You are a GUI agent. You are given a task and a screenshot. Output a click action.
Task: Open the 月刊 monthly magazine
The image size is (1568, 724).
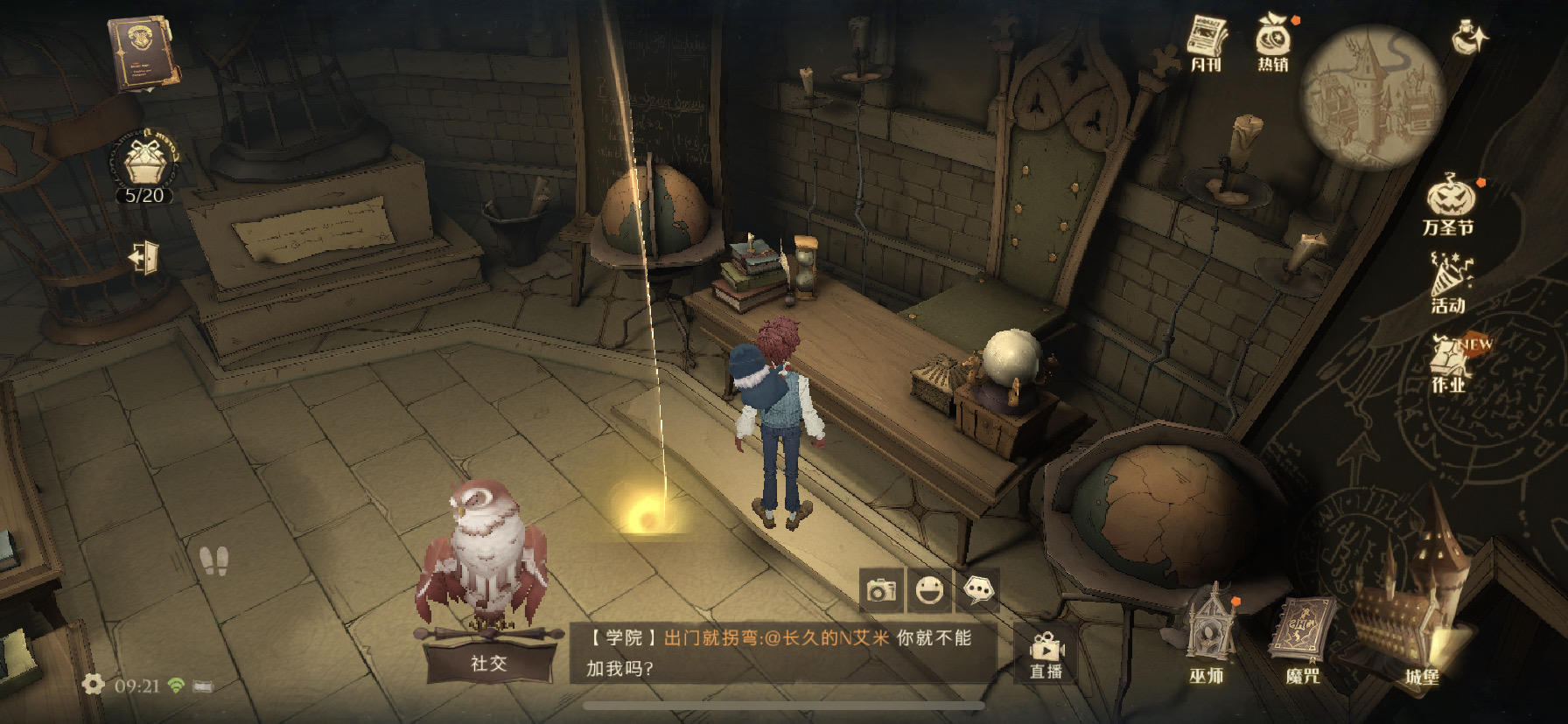point(1207,43)
